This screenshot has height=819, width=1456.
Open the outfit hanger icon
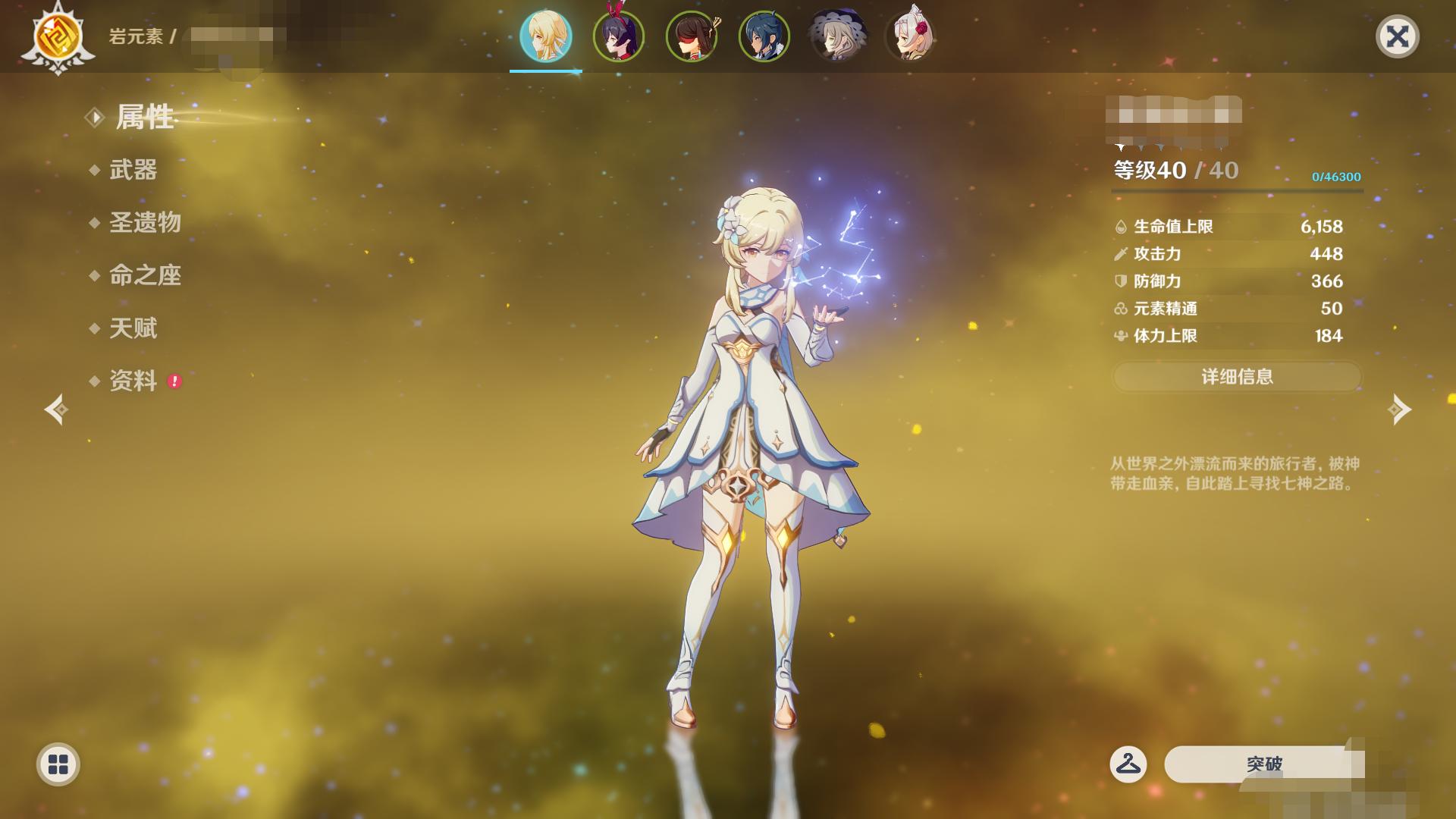(x=1128, y=764)
